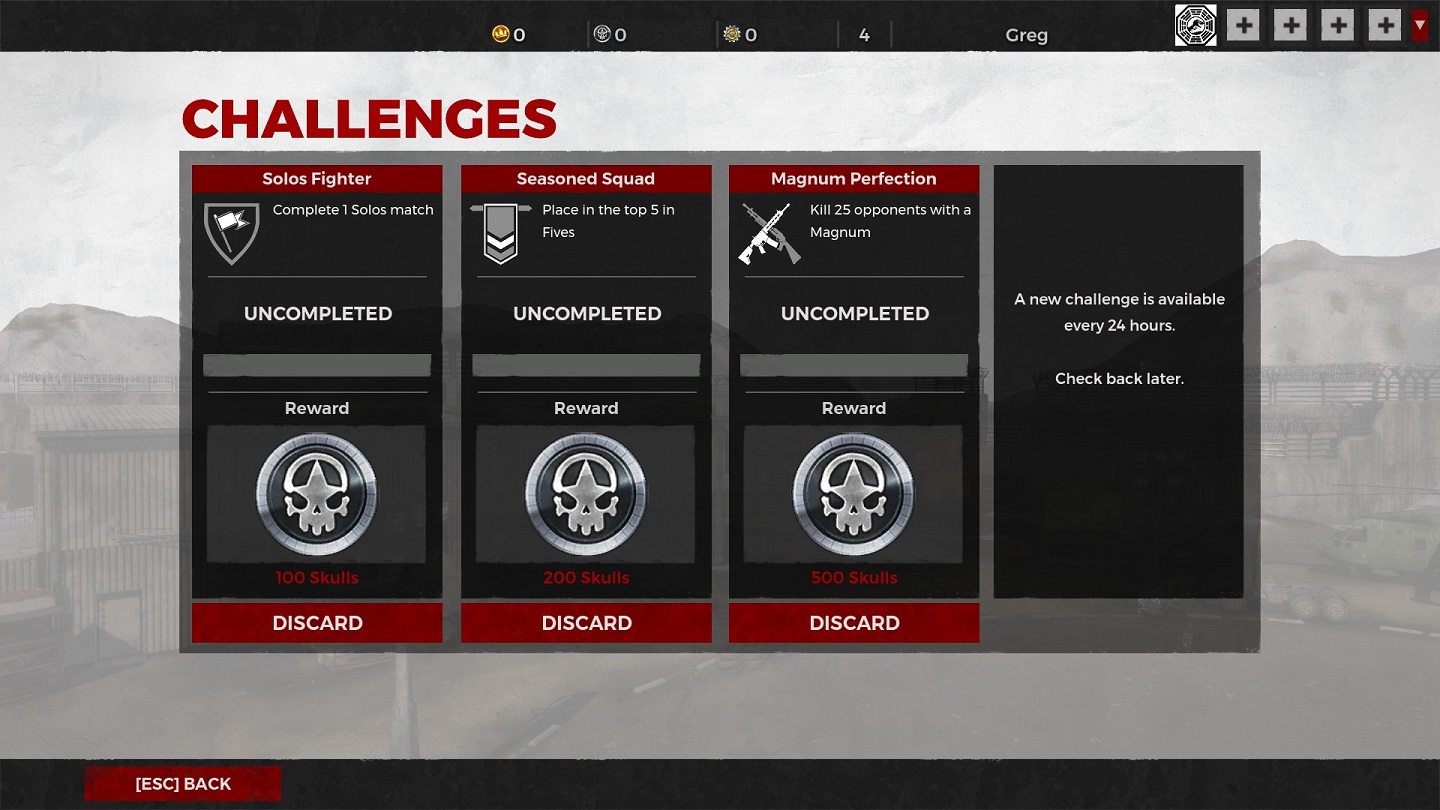Screen dimensions: 1440x810
Task: Click the last plus slot beside the dropdown arrow
Action: pos(1384,24)
